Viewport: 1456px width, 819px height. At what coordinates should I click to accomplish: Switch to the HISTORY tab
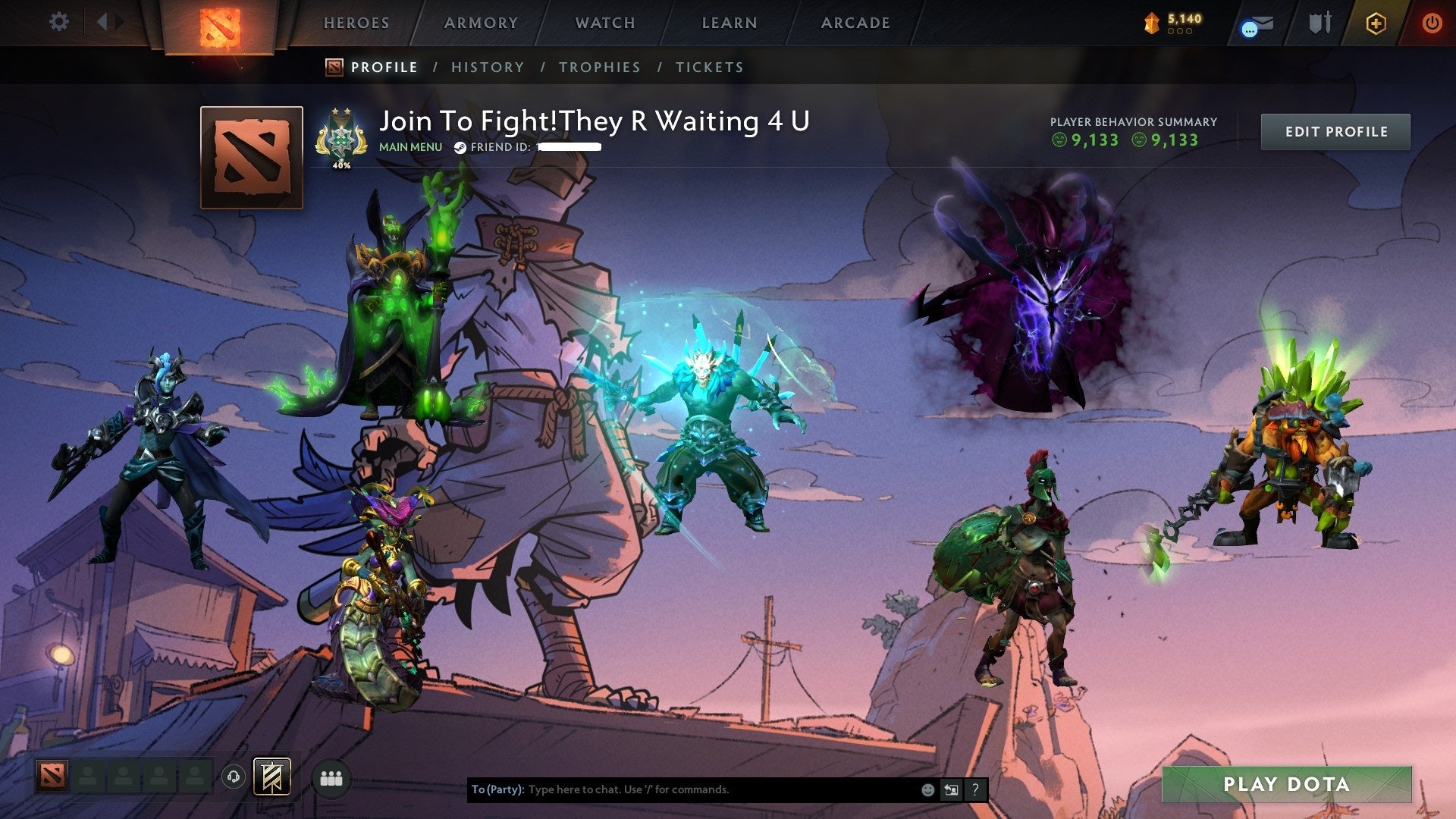[487, 67]
